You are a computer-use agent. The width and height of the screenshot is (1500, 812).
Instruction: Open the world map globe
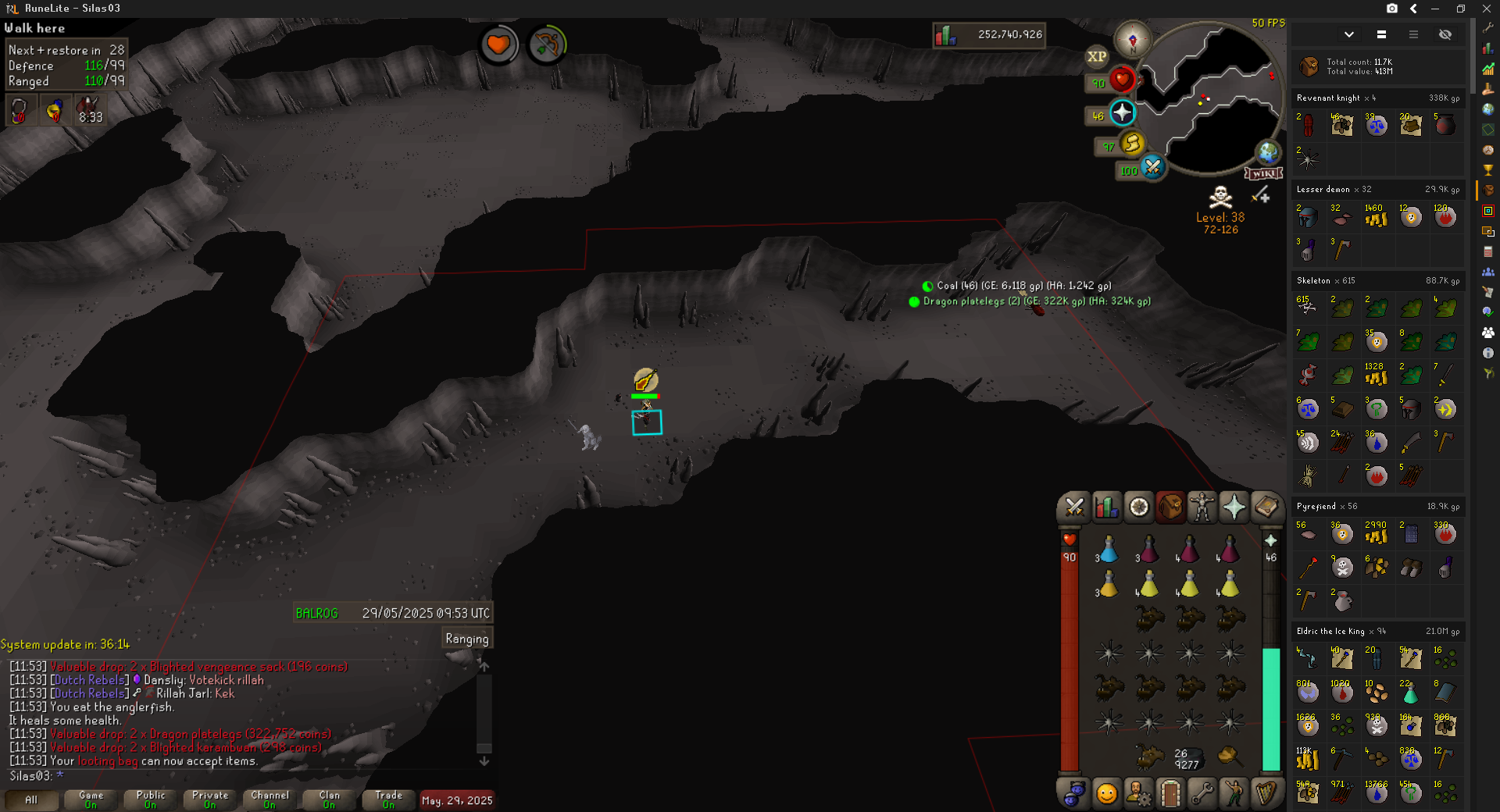pos(1267,152)
